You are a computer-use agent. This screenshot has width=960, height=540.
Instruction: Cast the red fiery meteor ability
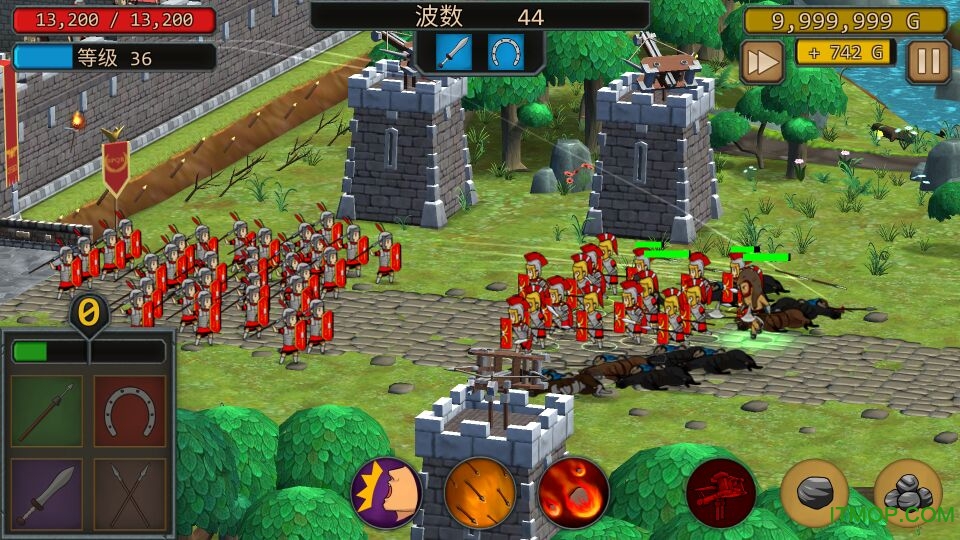coord(573,492)
